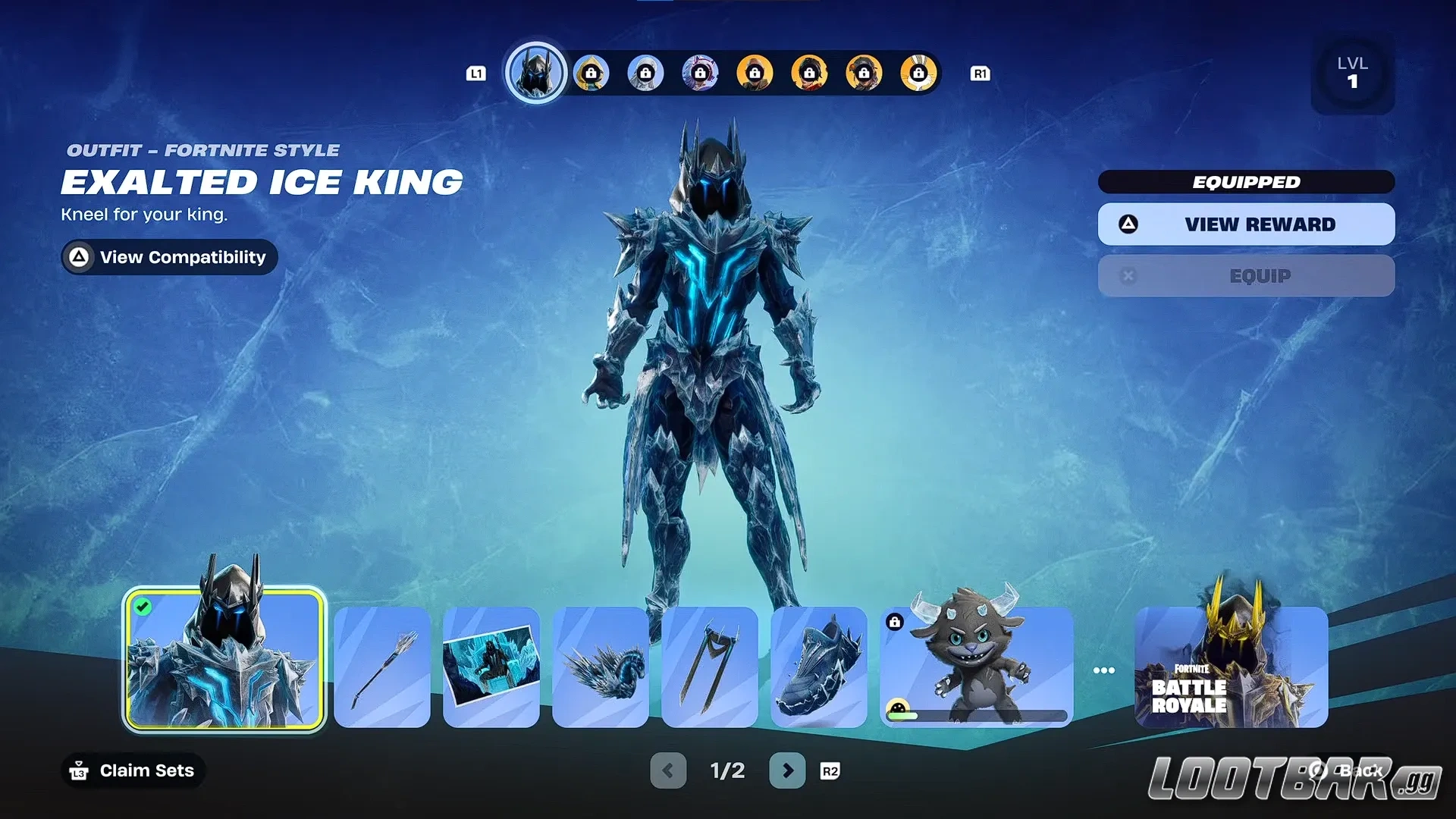
Task: Click the R1 shoulder button indicator
Action: point(980,73)
